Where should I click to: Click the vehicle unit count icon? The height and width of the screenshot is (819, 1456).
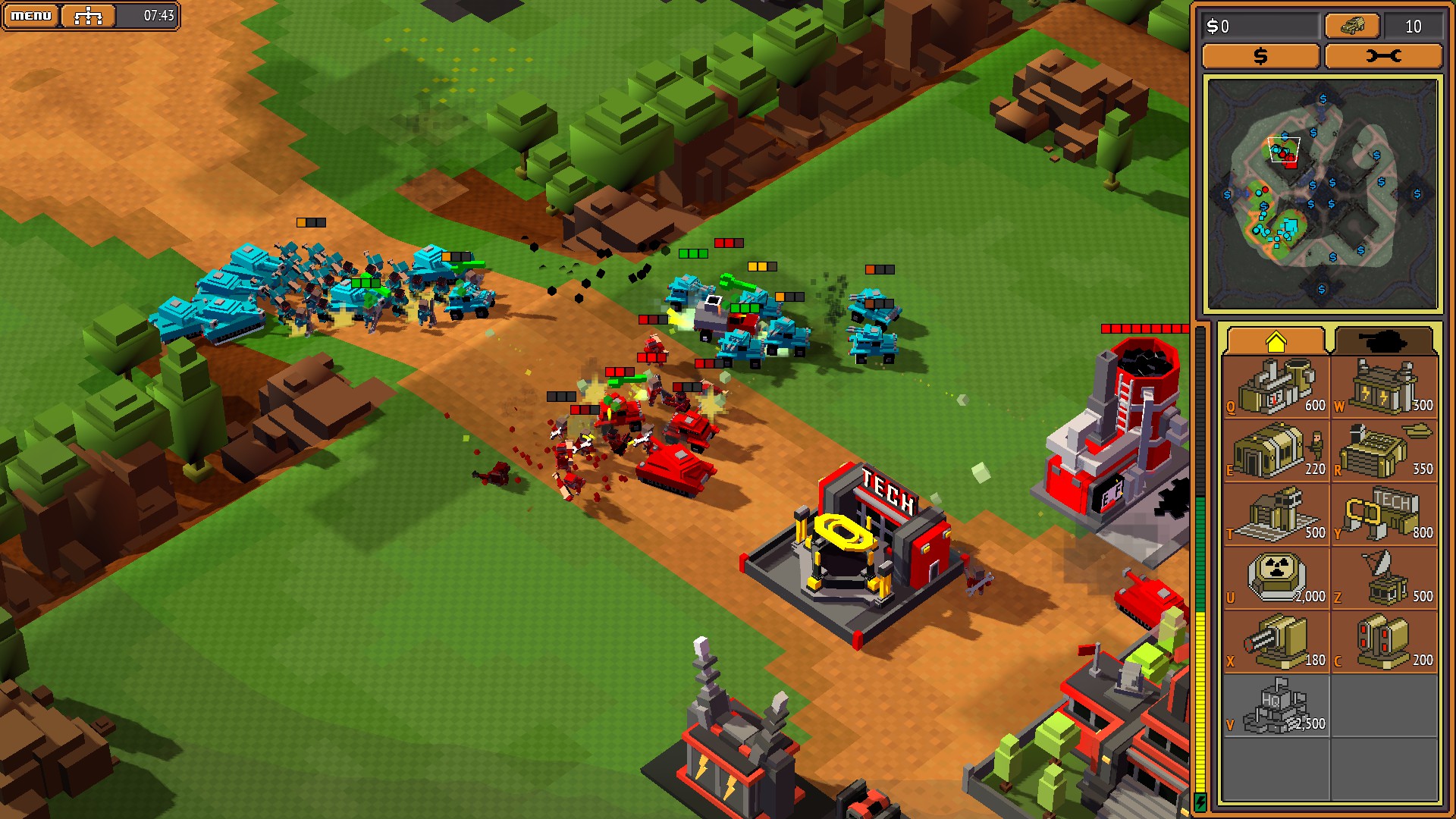tap(1351, 27)
